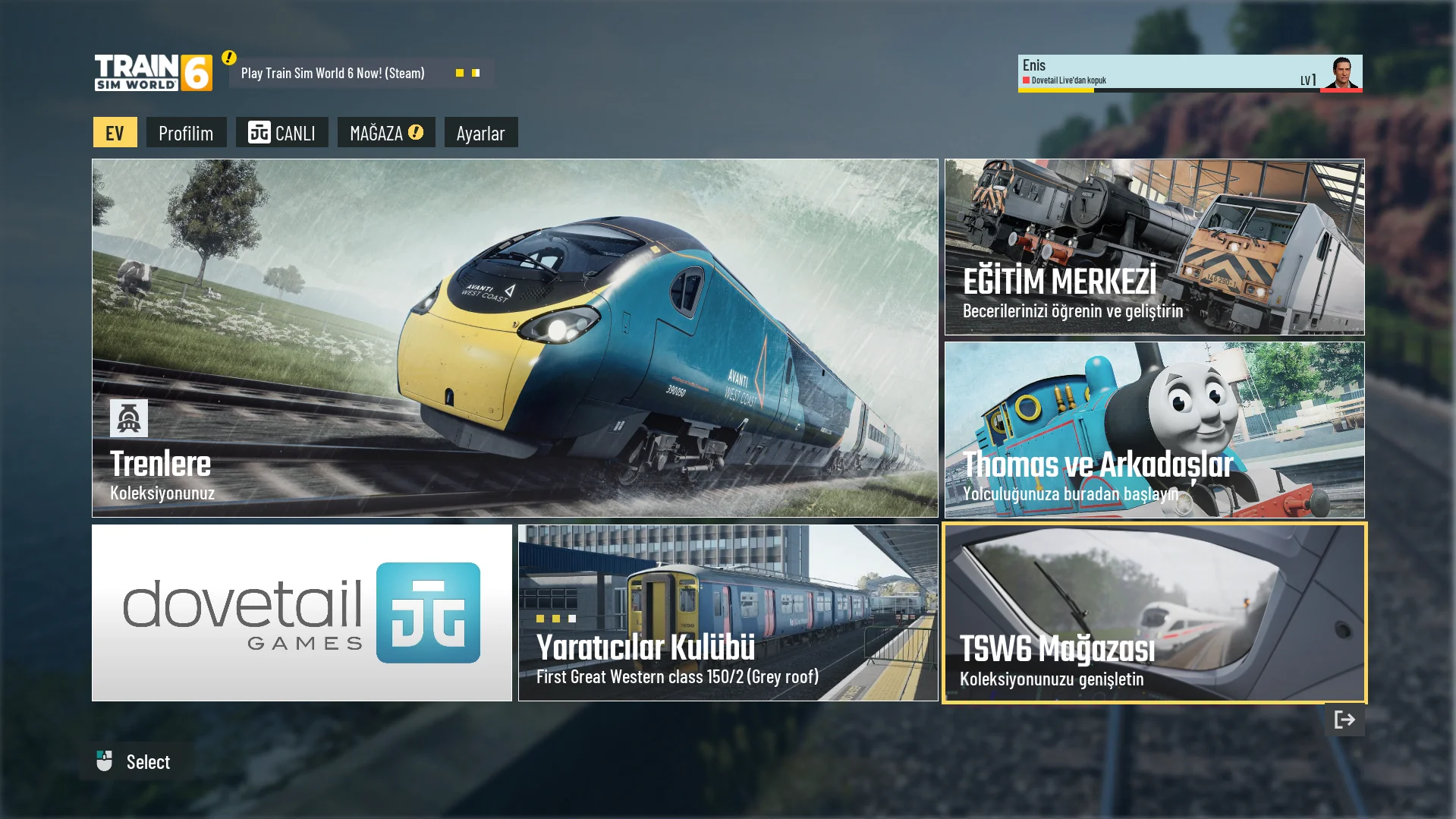The height and width of the screenshot is (819, 1456).
Task: Open the Trenlere collection tile
Action: (x=514, y=338)
